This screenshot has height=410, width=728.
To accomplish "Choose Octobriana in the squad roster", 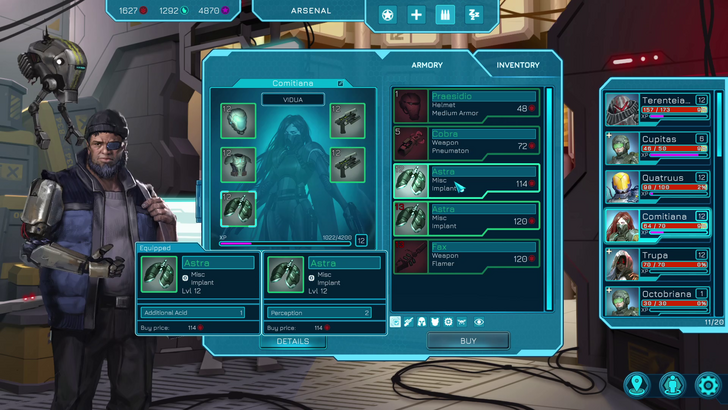I will point(660,301).
